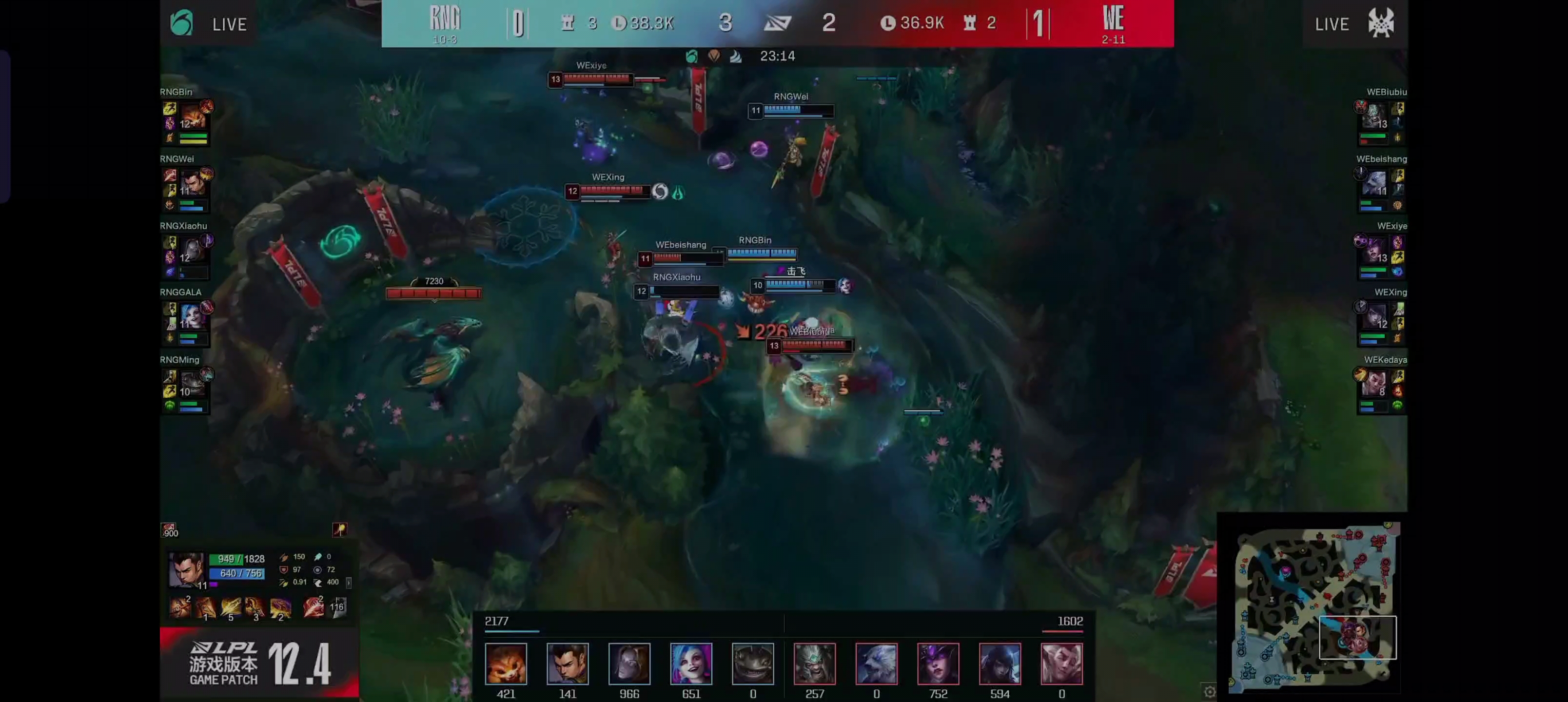Screen dimensions: 1568x702
Task: Click the selected Xin Zhao champion portrait
Action: [186, 569]
